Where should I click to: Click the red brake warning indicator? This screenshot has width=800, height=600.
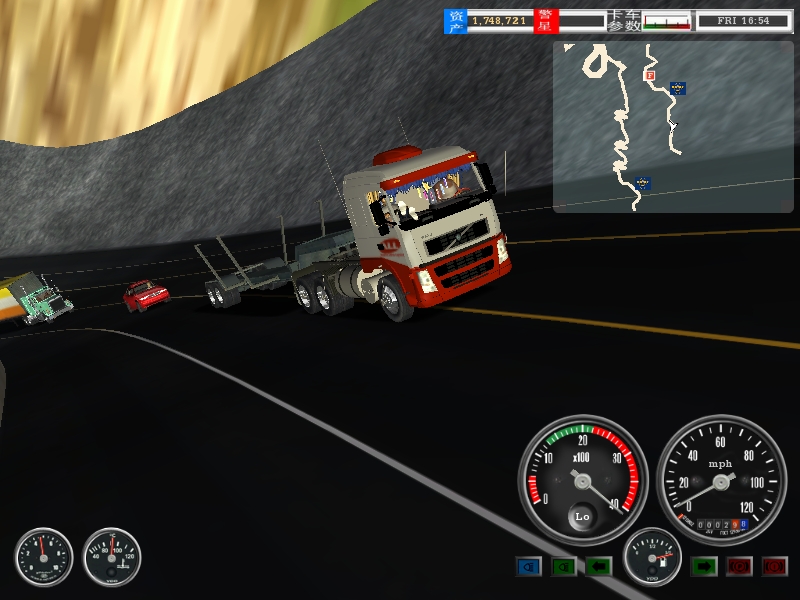774,567
